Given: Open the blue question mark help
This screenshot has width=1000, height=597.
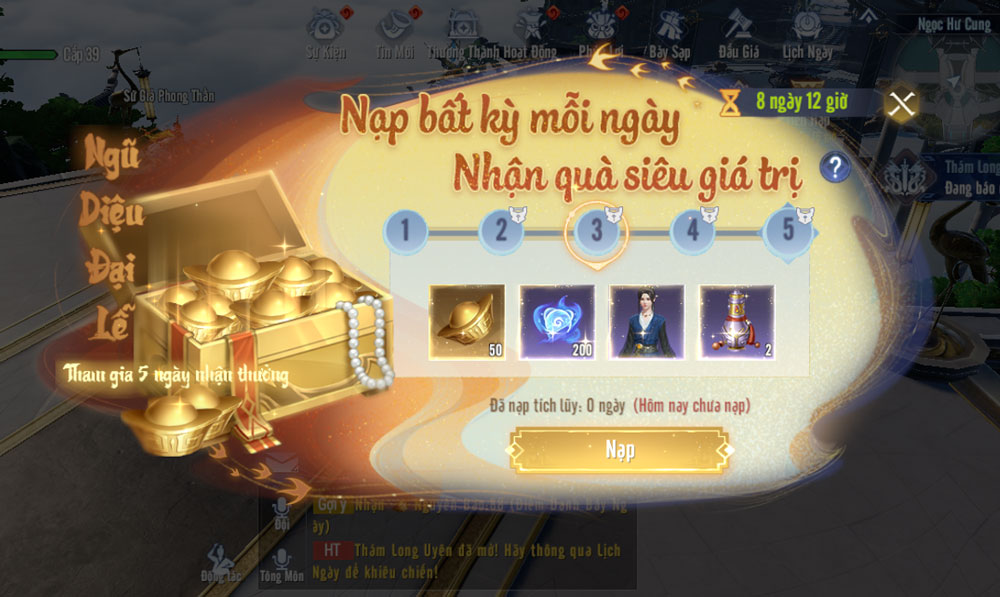Looking at the screenshot, I should coord(834,167).
